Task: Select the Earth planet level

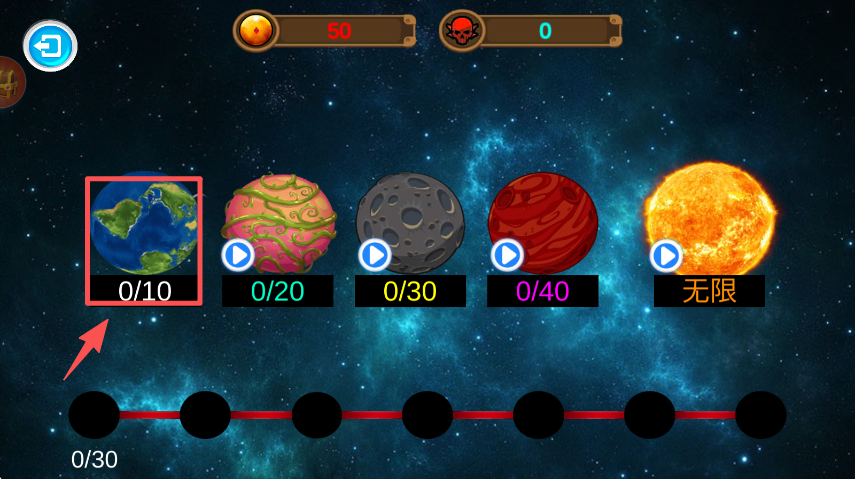Action: point(143,226)
